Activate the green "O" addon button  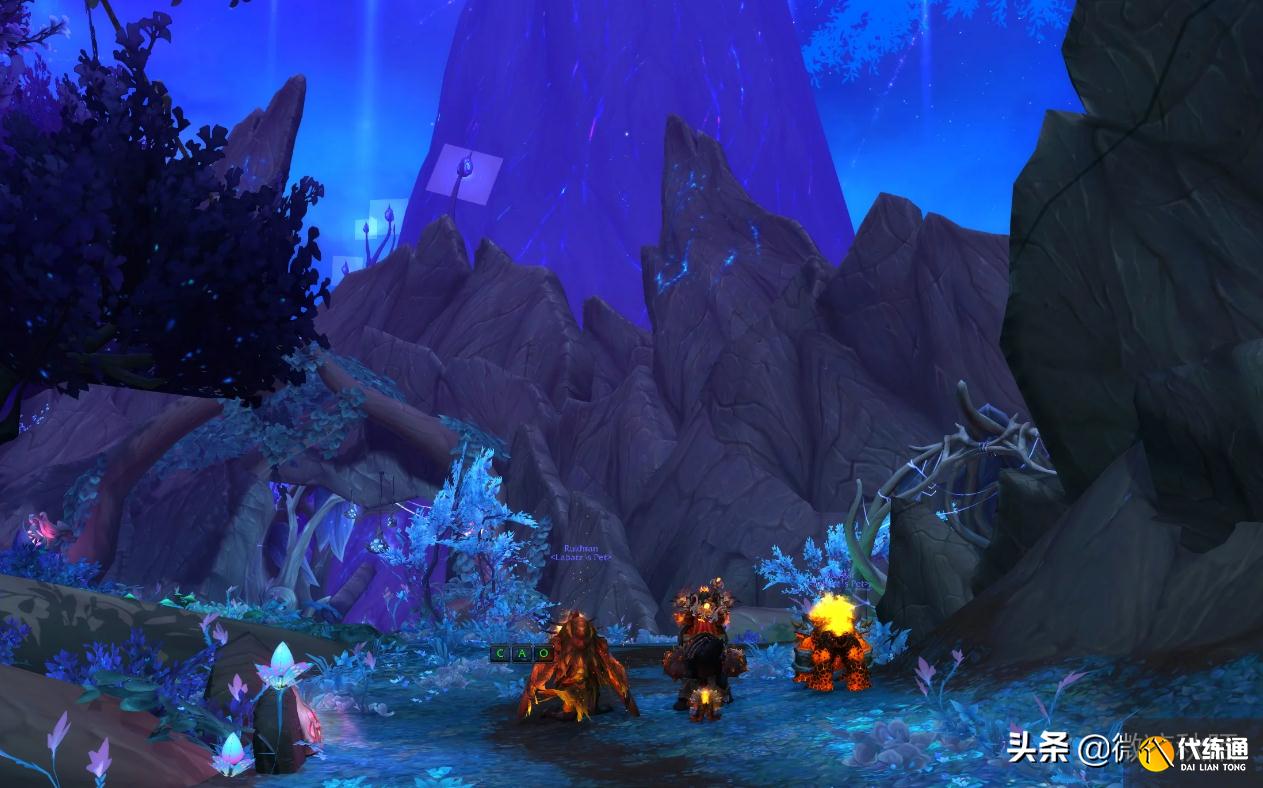pos(543,654)
